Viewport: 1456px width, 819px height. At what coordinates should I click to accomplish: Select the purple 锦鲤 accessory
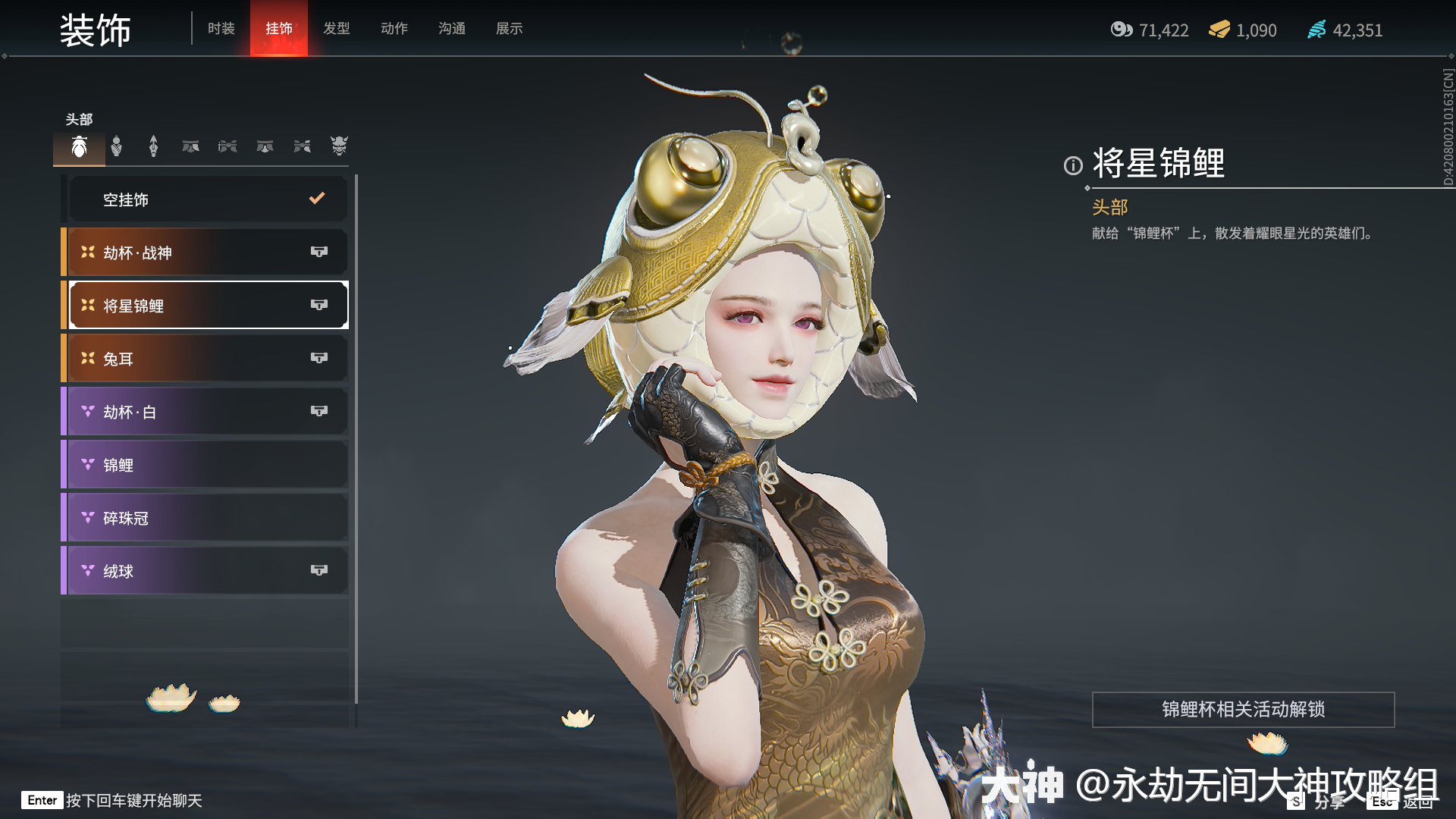coord(206,465)
